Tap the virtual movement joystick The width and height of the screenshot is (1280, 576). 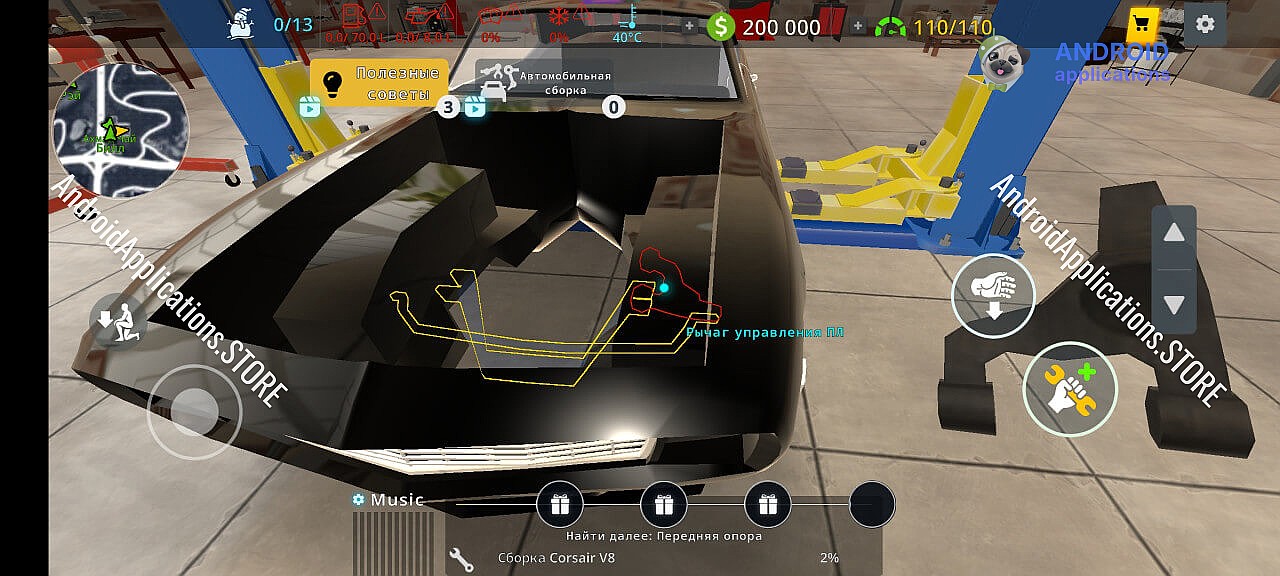tap(195, 411)
